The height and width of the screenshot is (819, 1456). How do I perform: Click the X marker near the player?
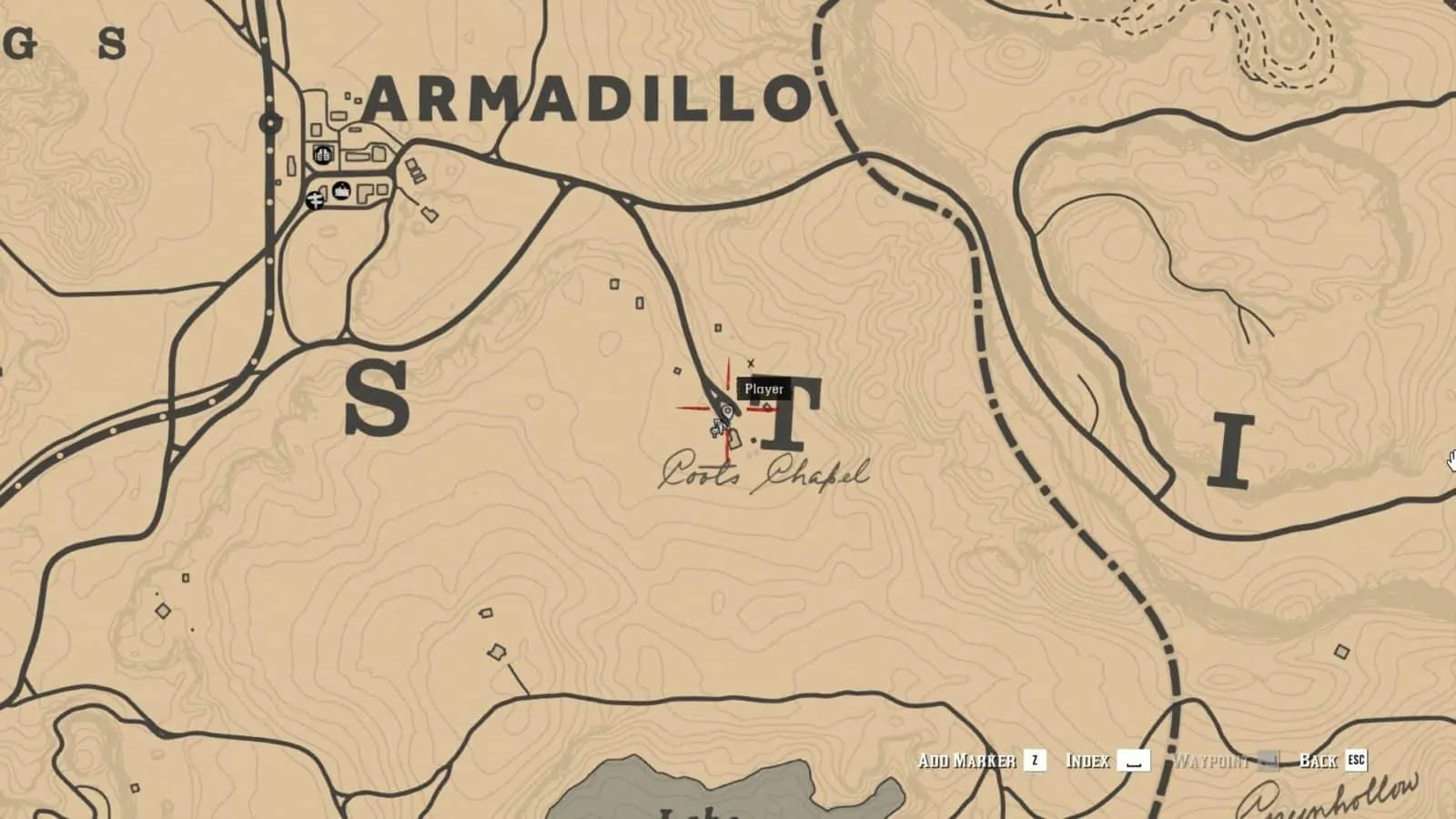pyautogui.click(x=750, y=363)
